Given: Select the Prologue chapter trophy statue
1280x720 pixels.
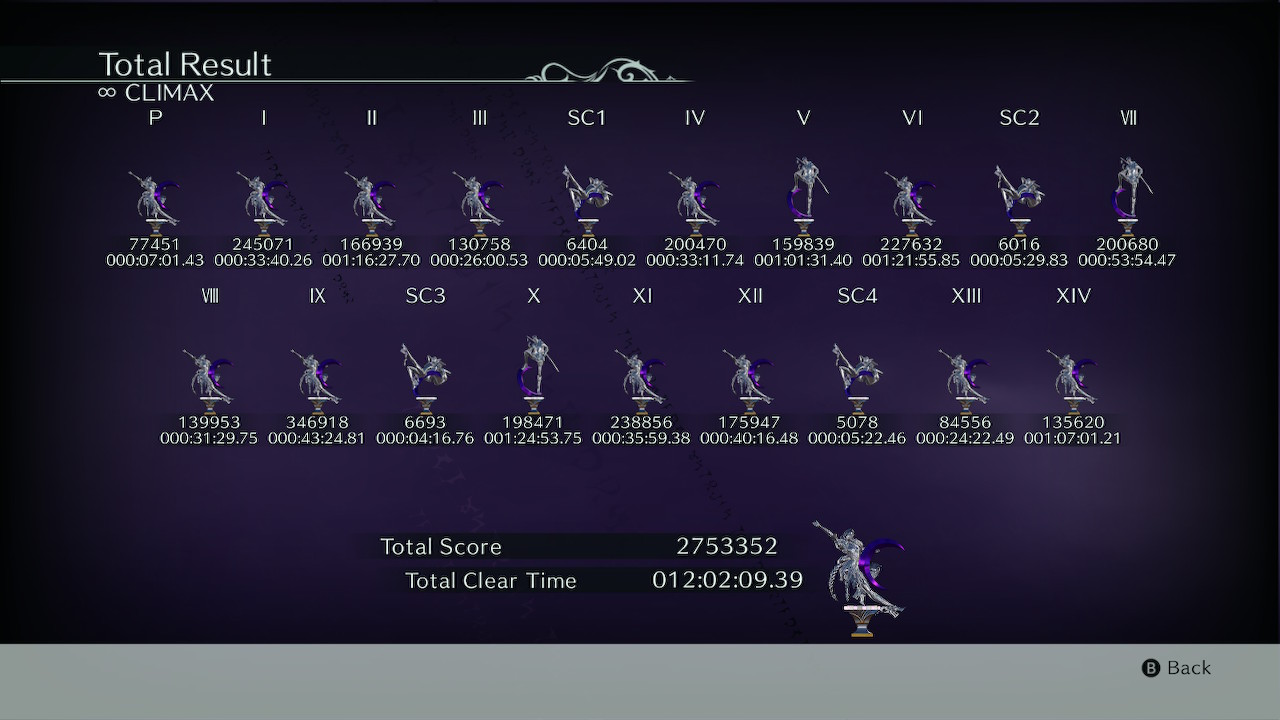Looking at the screenshot, I should click(150, 195).
